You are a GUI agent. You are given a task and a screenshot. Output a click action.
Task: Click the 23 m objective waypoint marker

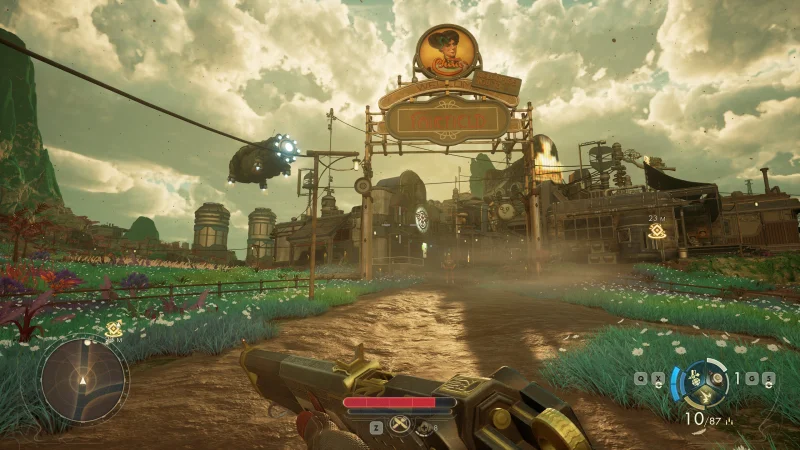coord(656,232)
